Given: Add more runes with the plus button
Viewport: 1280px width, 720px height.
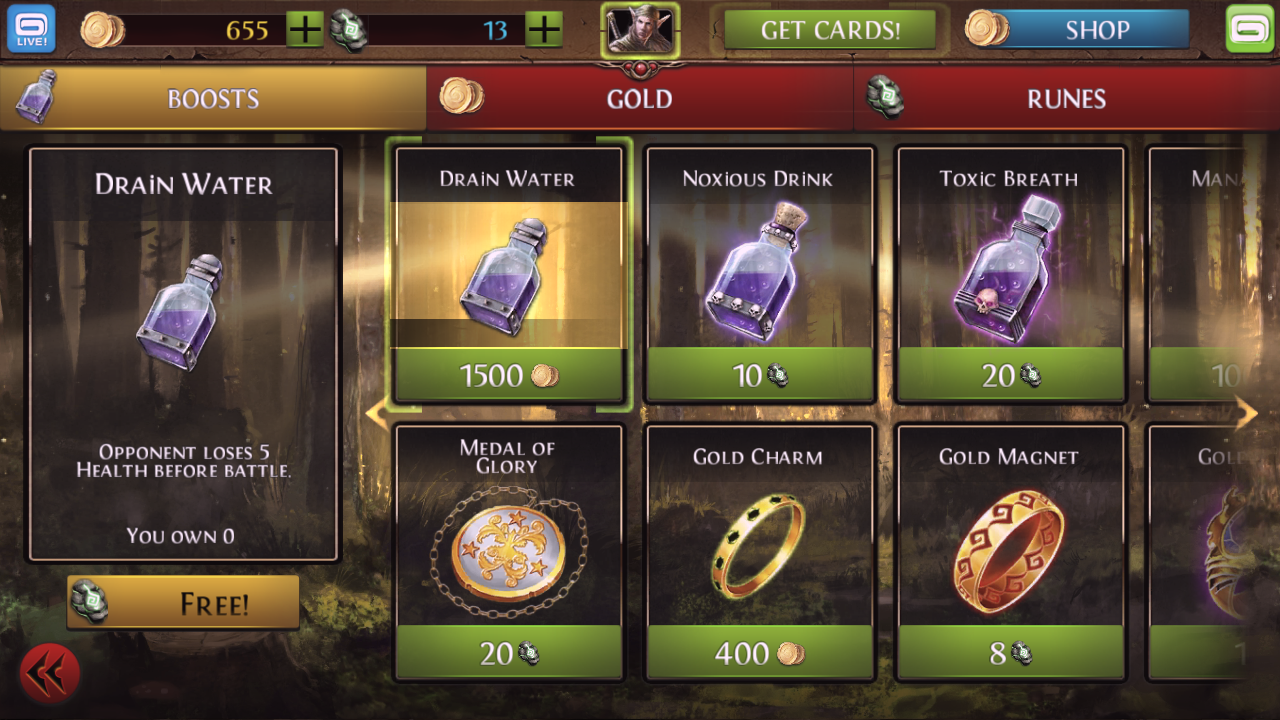Looking at the screenshot, I should 544,29.
